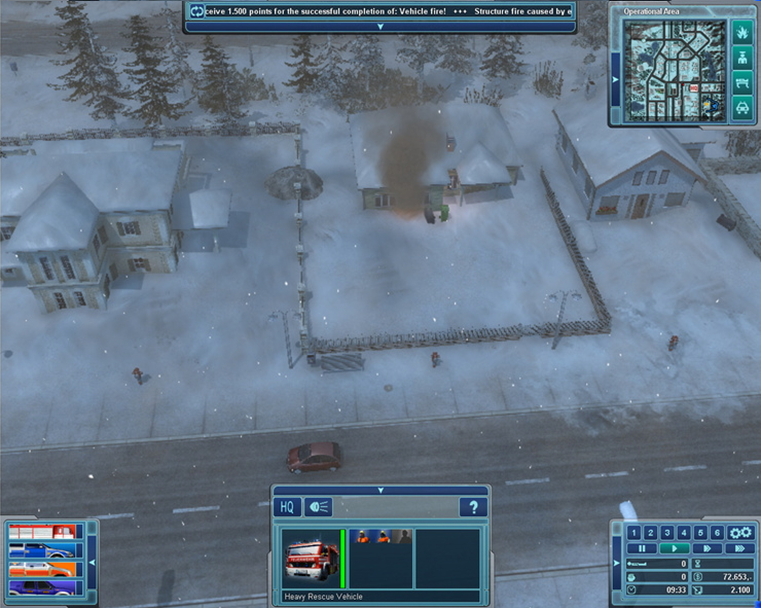Pick the orange-striped ambulance from vehicle list
The image size is (762, 608).
[40, 569]
